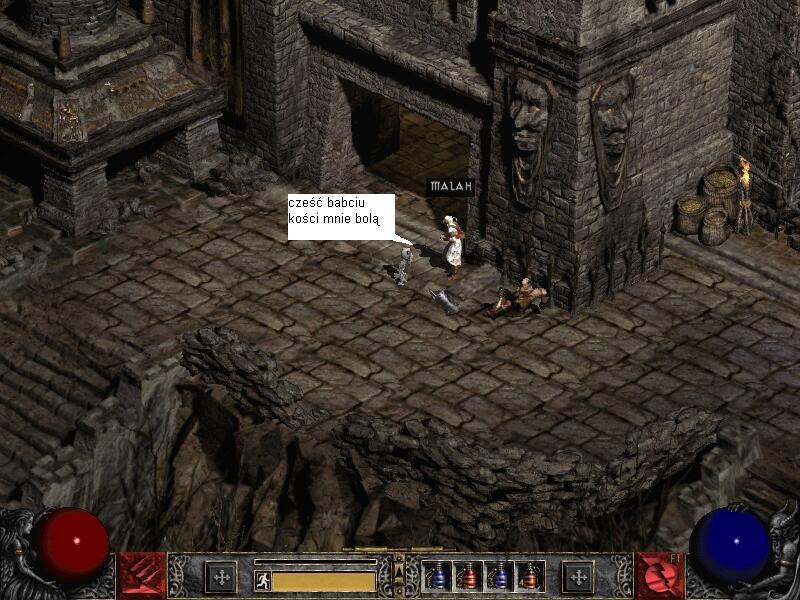800x600 pixels.
Task: Drink the blue mana potion in belt slot one
Action: pos(437,576)
